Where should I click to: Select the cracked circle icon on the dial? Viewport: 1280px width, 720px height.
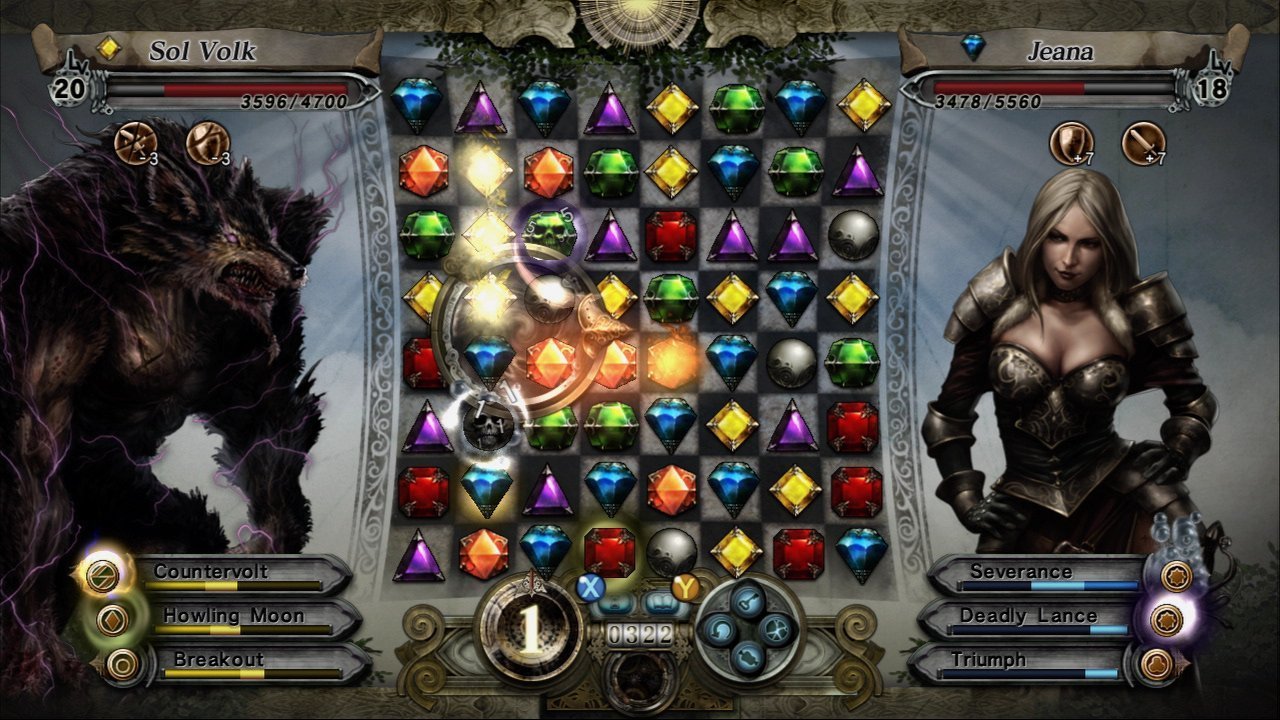point(775,628)
